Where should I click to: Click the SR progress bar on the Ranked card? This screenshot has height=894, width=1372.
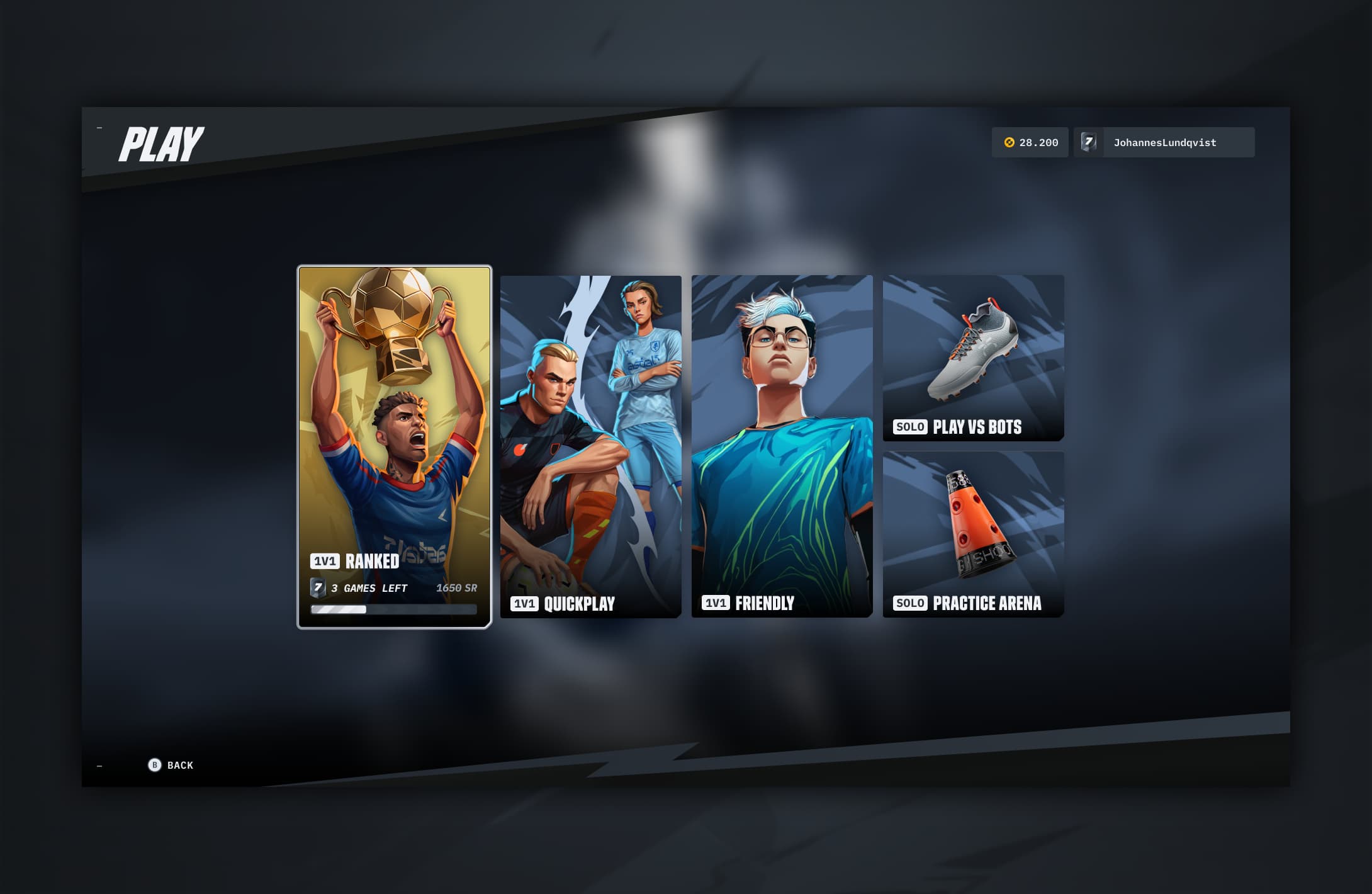[x=394, y=609]
